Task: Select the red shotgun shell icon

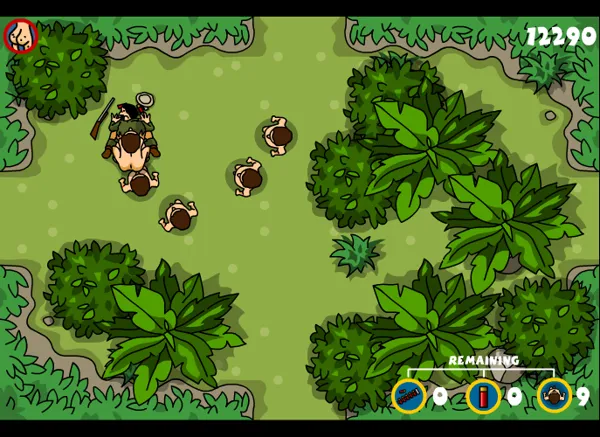Action: pyautogui.click(x=483, y=396)
